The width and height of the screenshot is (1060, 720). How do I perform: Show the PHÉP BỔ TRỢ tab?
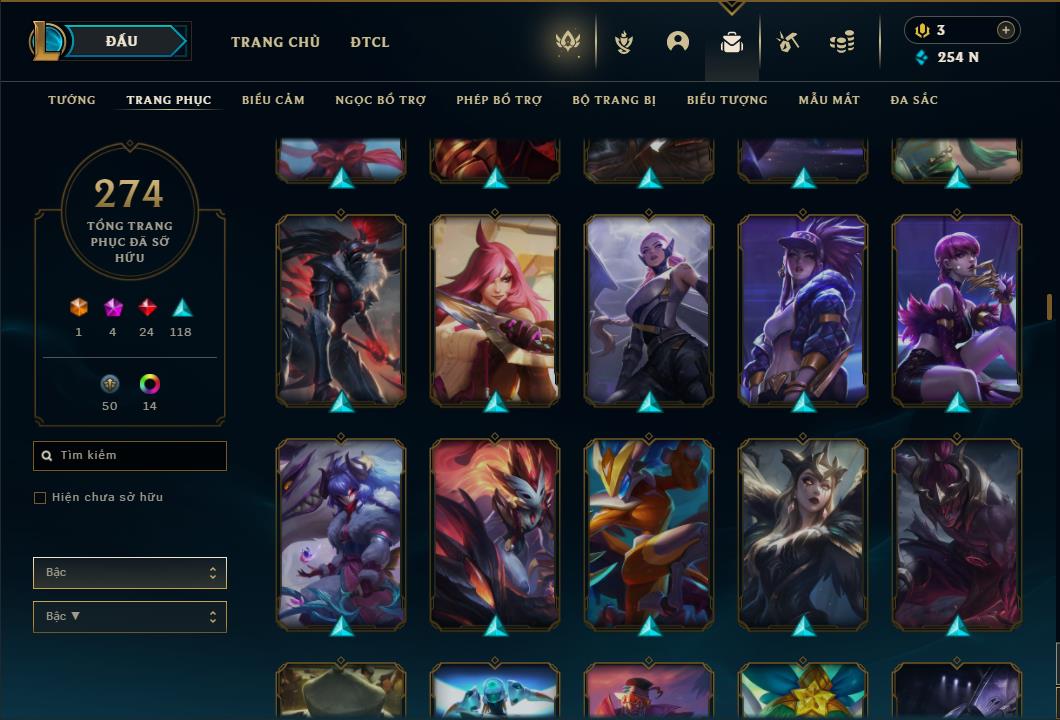coord(499,100)
